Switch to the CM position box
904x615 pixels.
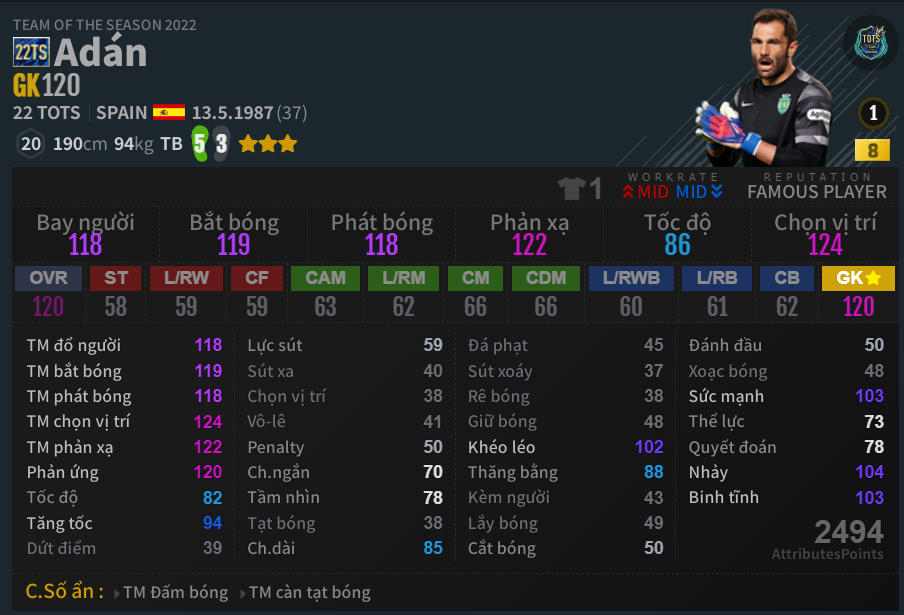[x=475, y=292]
